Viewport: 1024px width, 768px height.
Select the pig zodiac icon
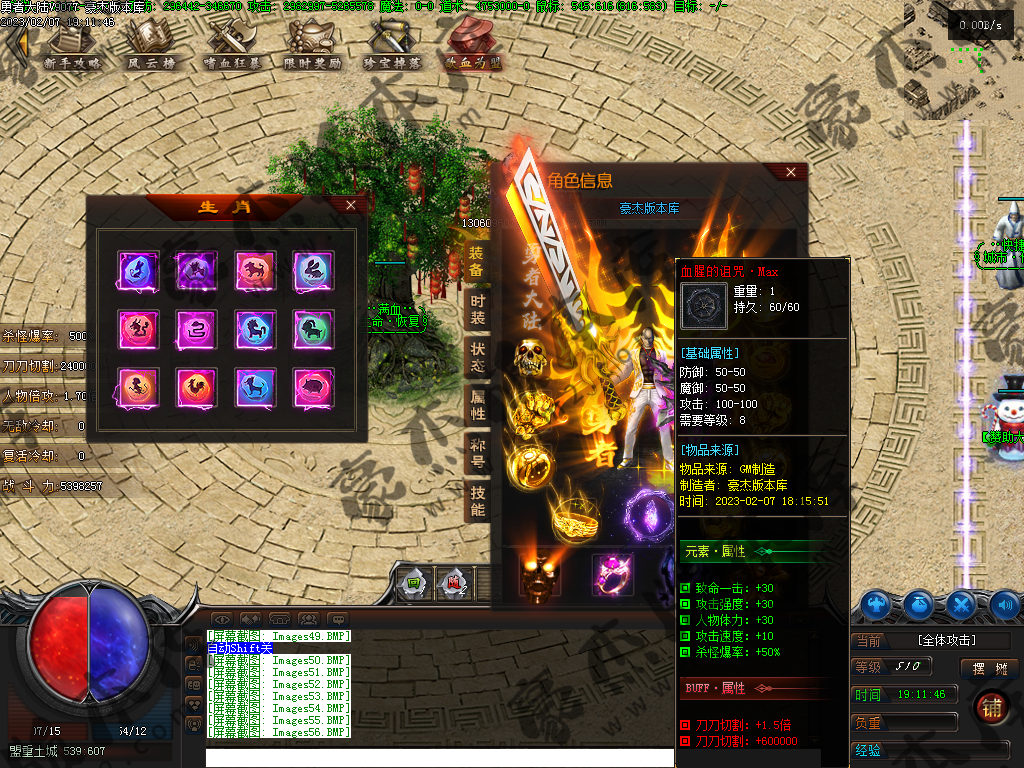(x=312, y=387)
